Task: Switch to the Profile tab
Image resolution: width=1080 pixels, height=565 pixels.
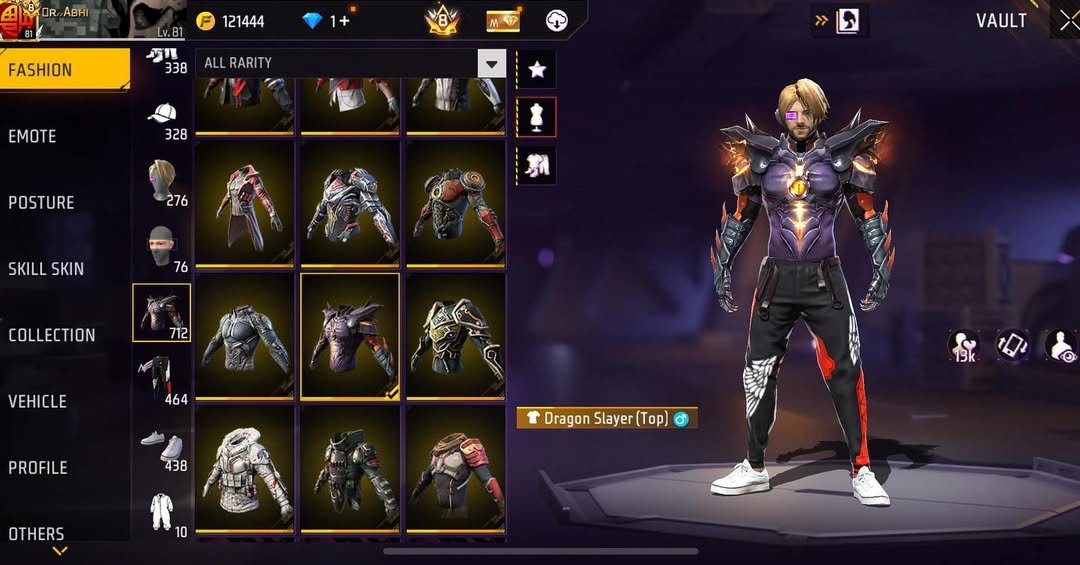Action: [38, 467]
